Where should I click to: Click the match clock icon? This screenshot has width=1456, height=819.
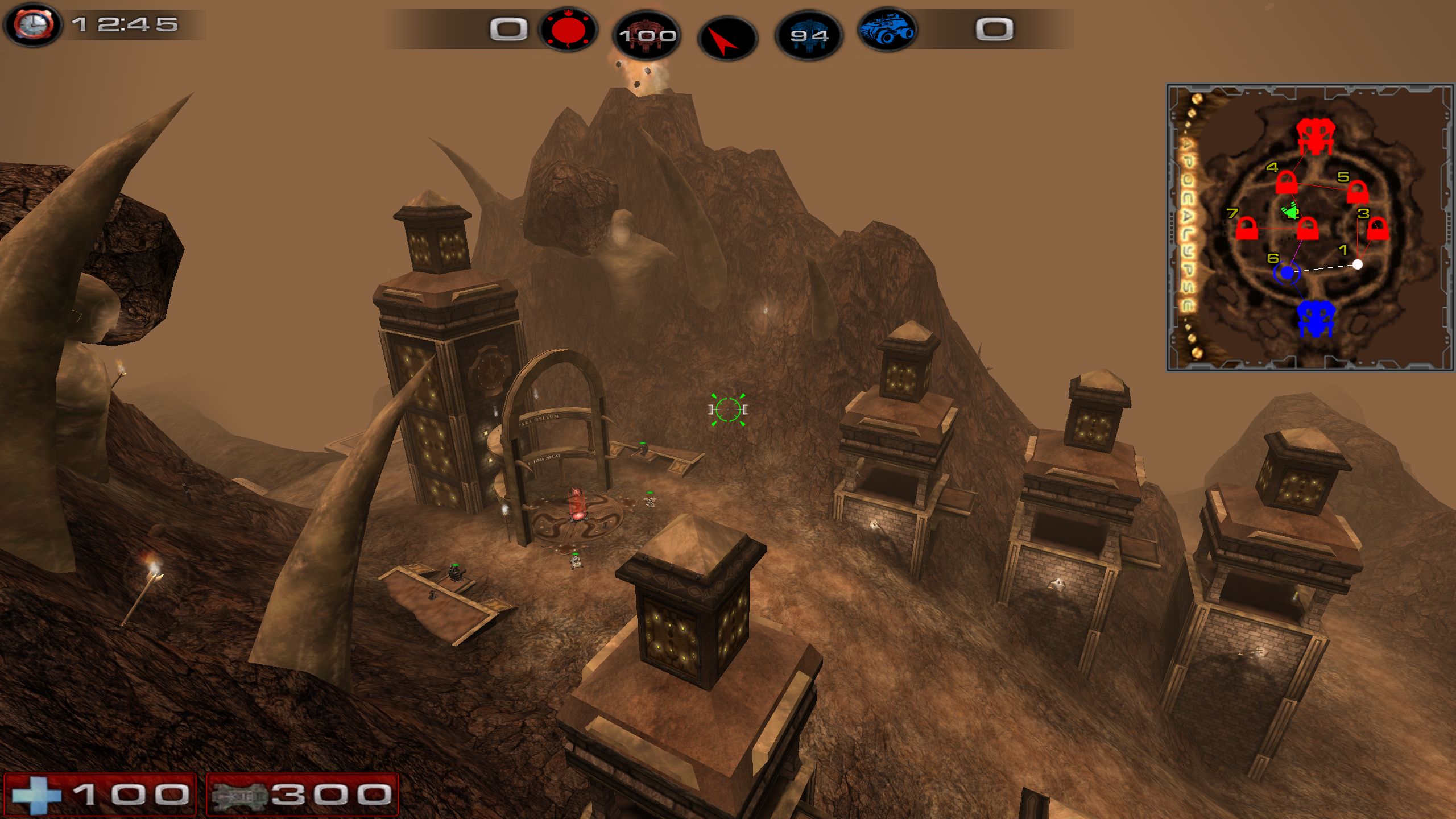point(33,24)
